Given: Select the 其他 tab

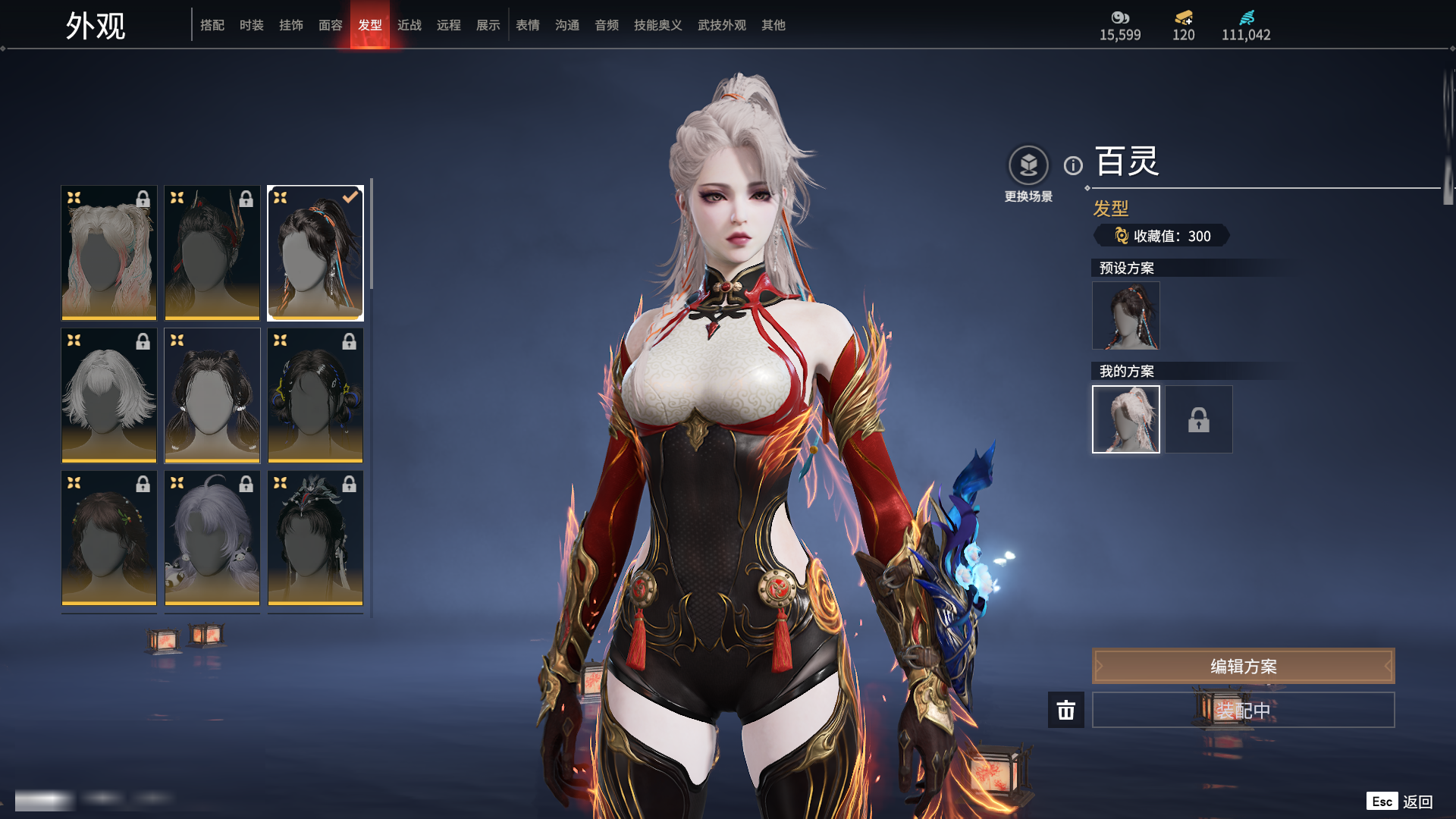Looking at the screenshot, I should coord(773,25).
